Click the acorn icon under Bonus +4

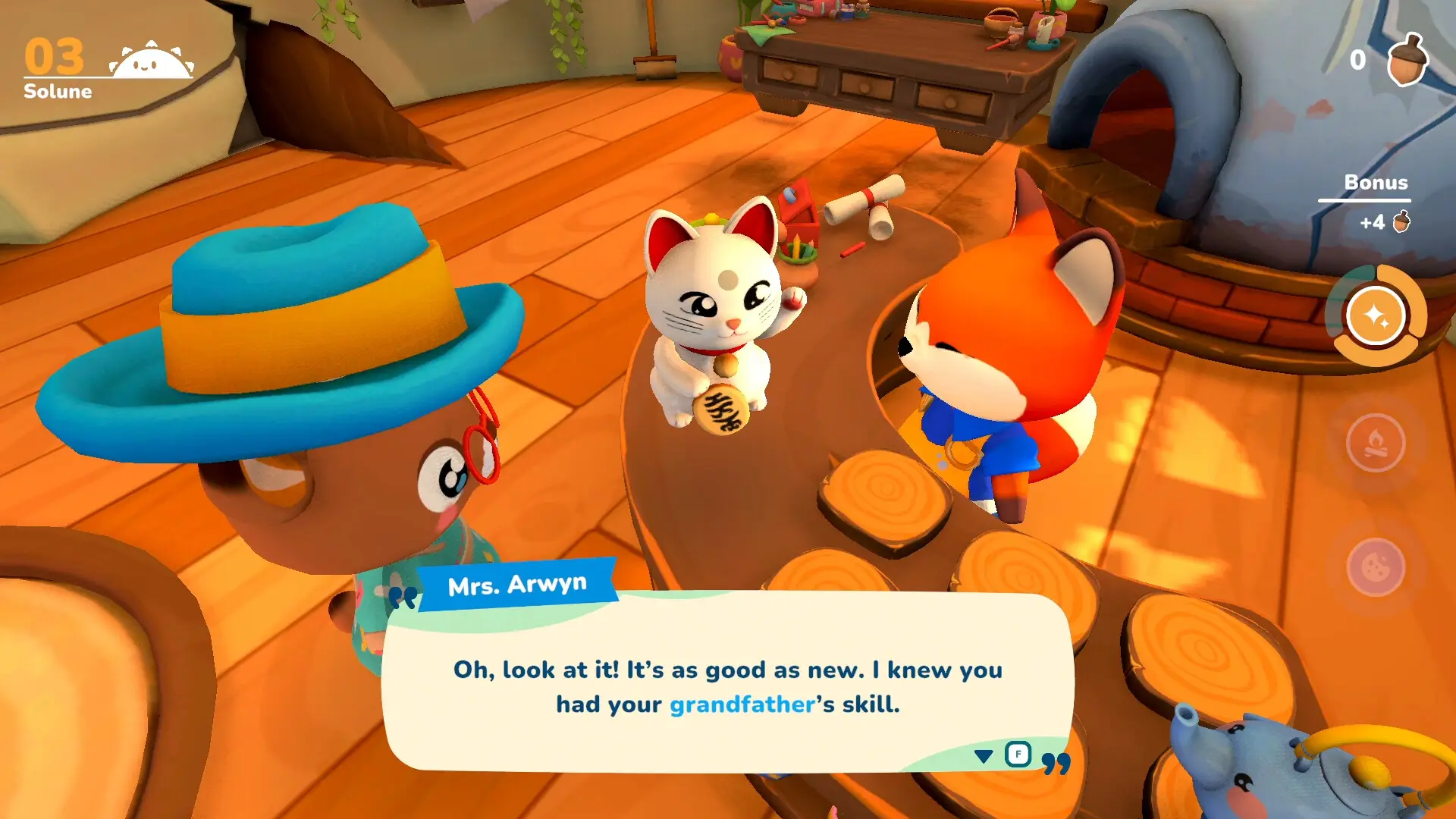[1401, 222]
